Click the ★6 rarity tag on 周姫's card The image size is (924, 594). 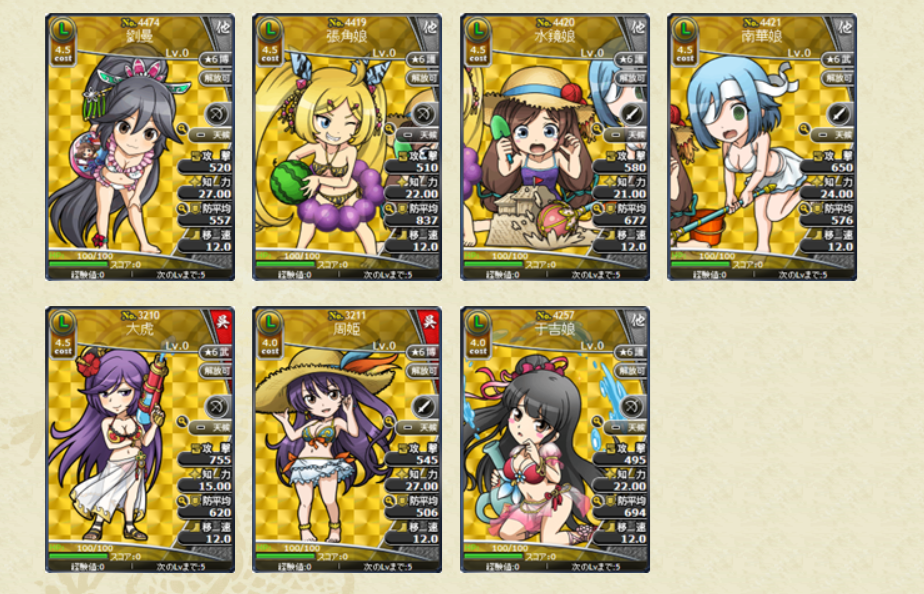pyautogui.click(x=424, y=351)
